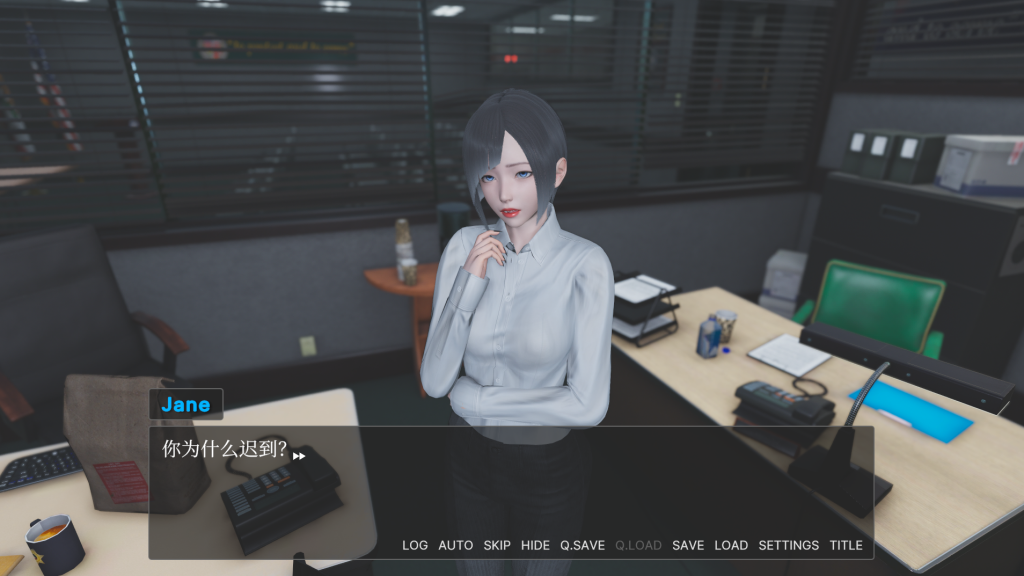The width and height of the screenshot is (1024, 576).
Task: Open the SAVE menu
Action: point(688,545)
